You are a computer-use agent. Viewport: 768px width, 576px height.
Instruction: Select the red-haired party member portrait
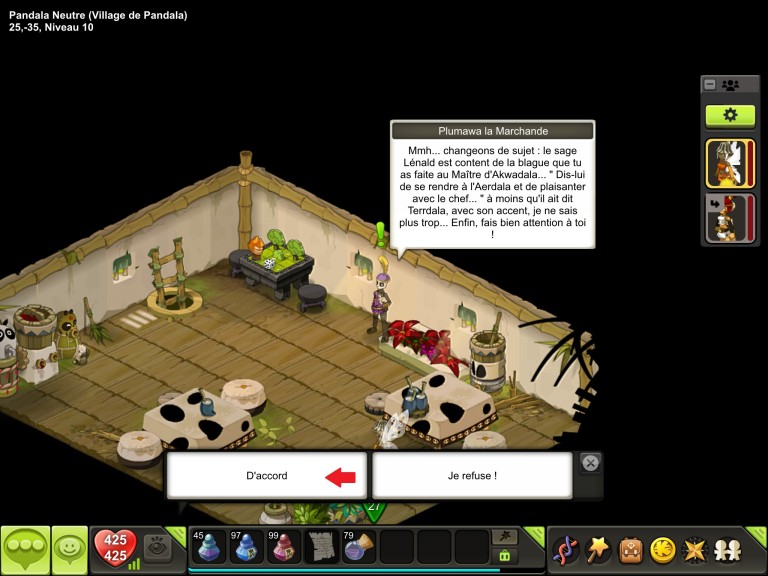coord(730,219)
